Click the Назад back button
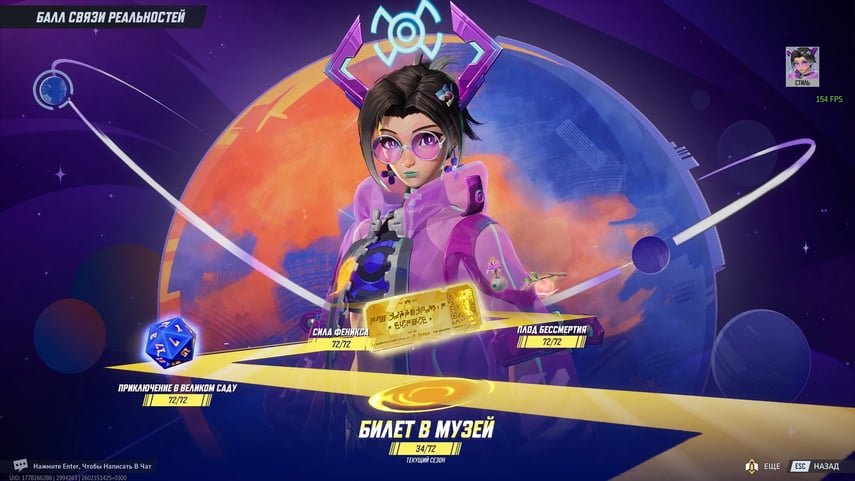Screen dimensions: 855x481 (816, 466)
